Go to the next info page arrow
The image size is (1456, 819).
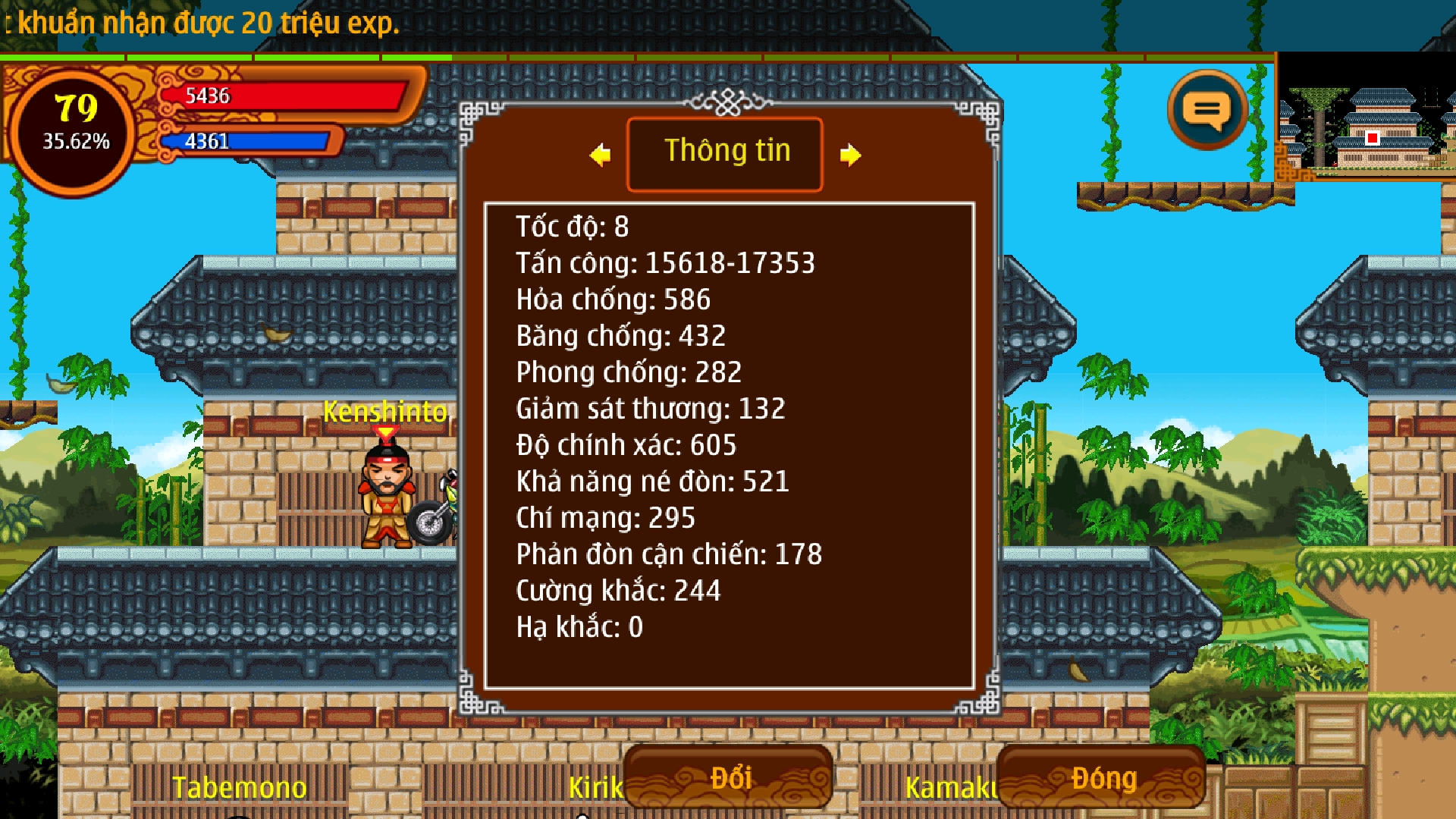pyautogui.click(x=850, y=155)
